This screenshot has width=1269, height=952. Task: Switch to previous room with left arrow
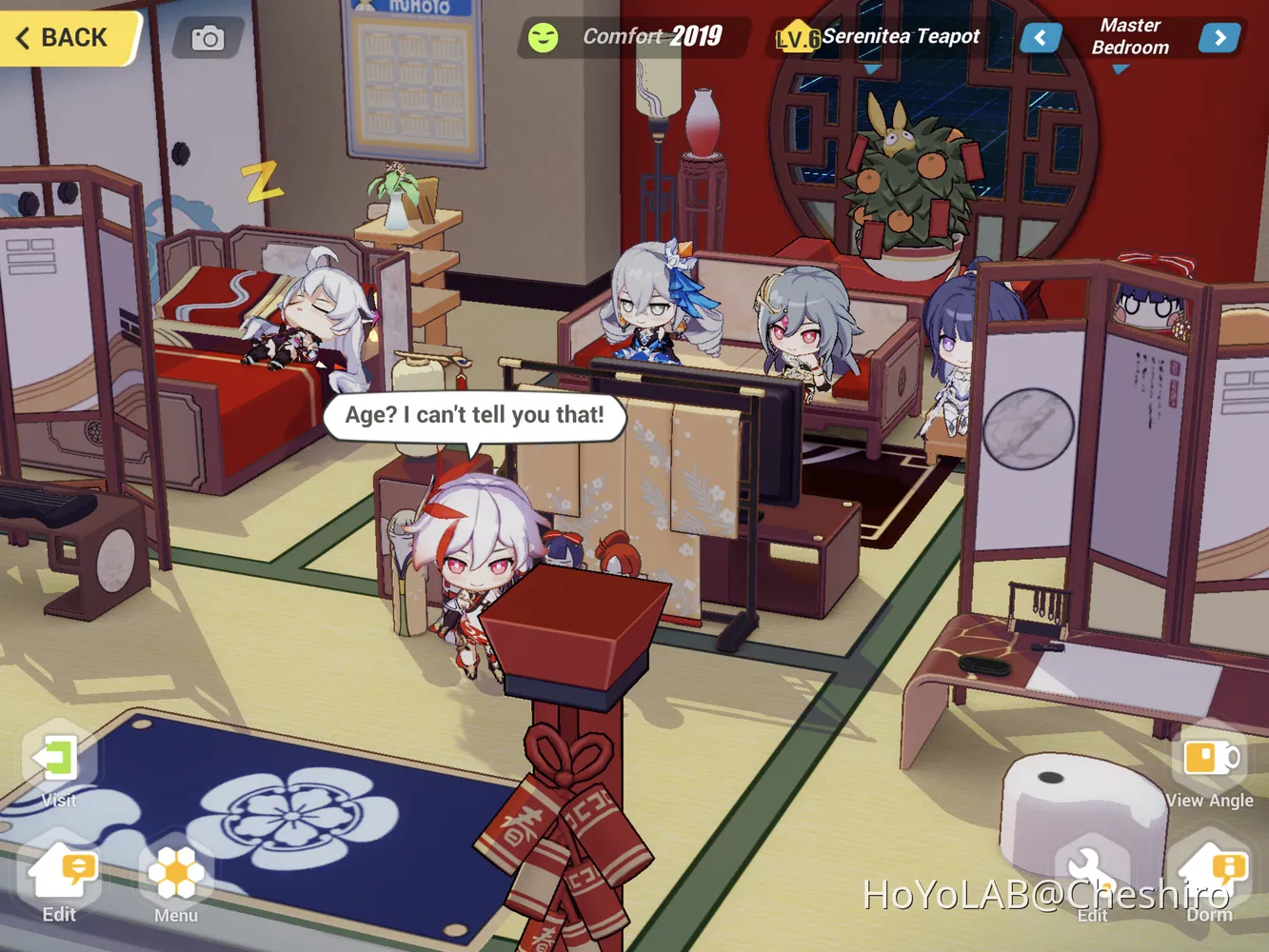(x=1040, y=37)
